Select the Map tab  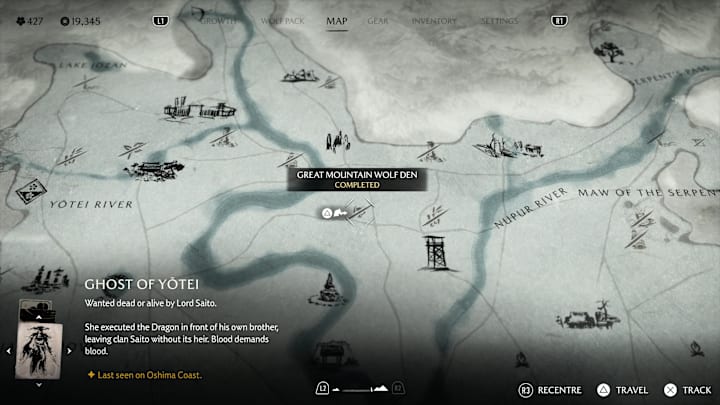[337, 20]
